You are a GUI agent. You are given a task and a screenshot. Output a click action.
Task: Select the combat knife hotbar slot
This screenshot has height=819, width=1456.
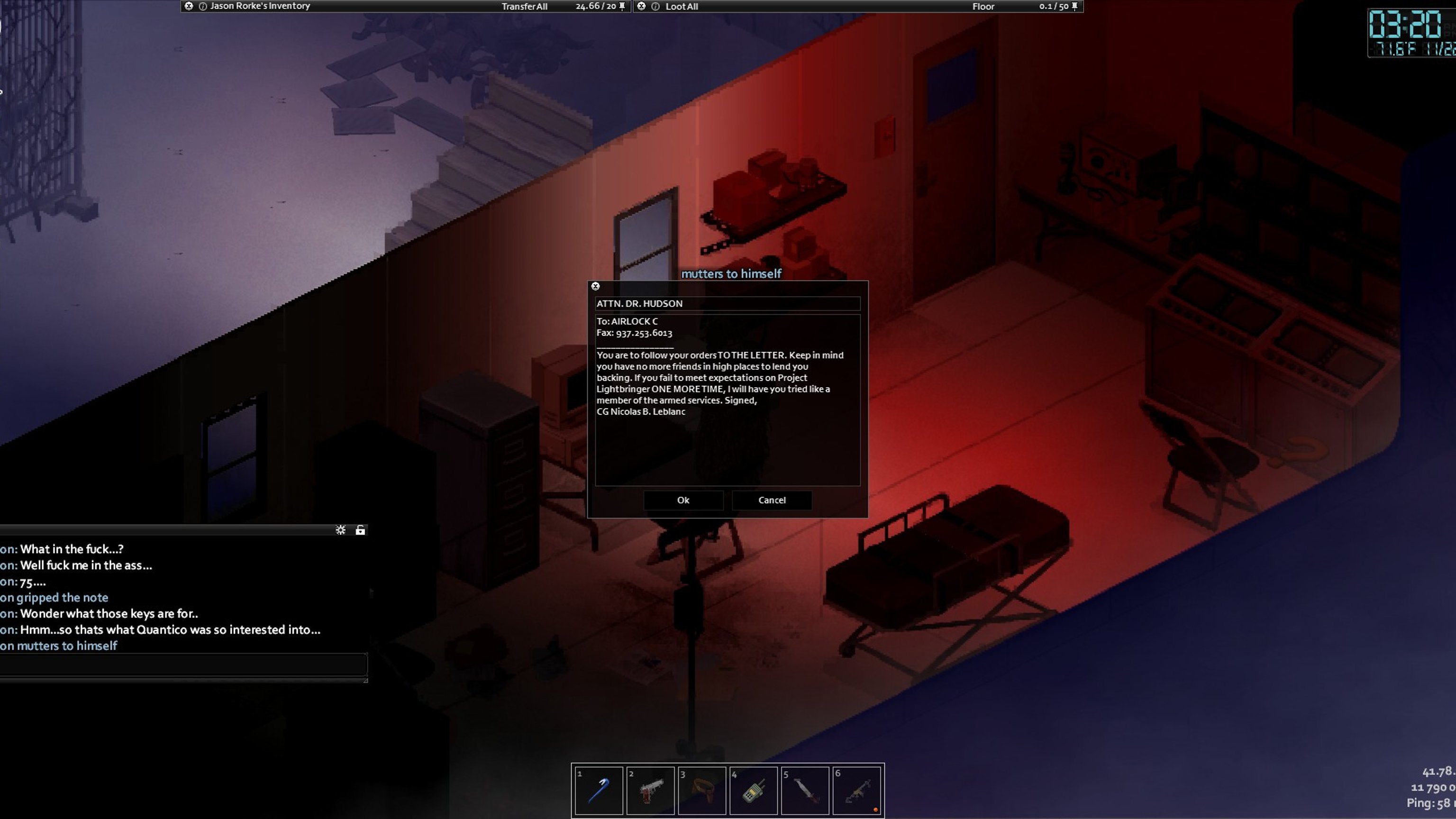[805, 791]
